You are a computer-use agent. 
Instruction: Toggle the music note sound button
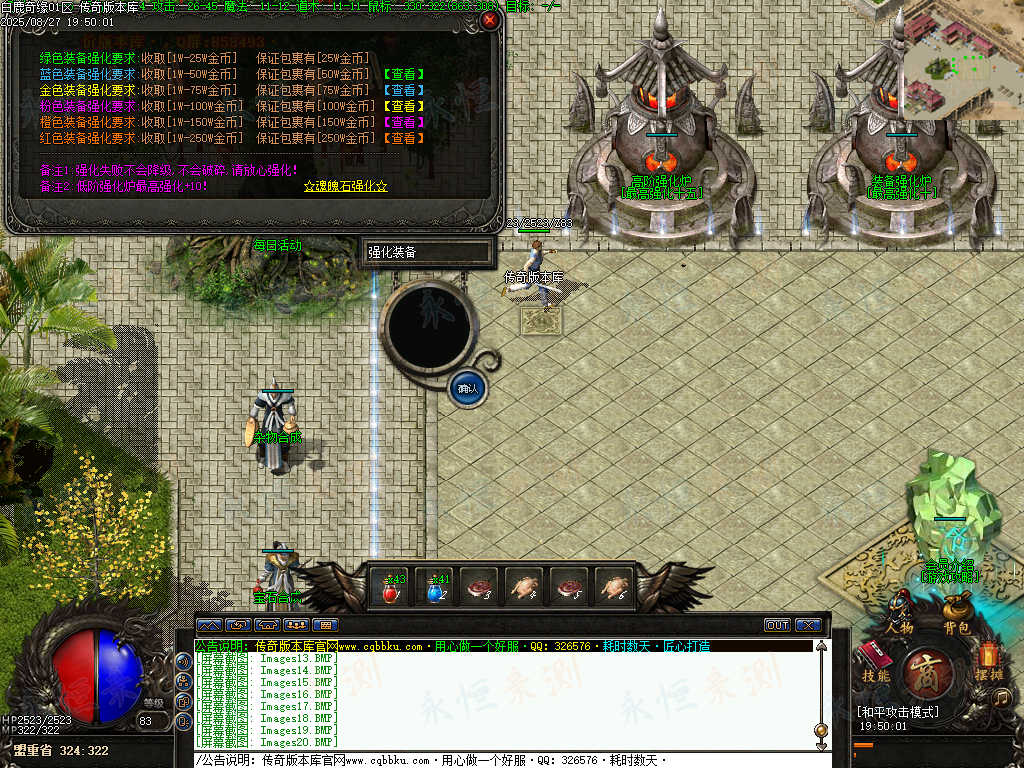(1001, 697)
